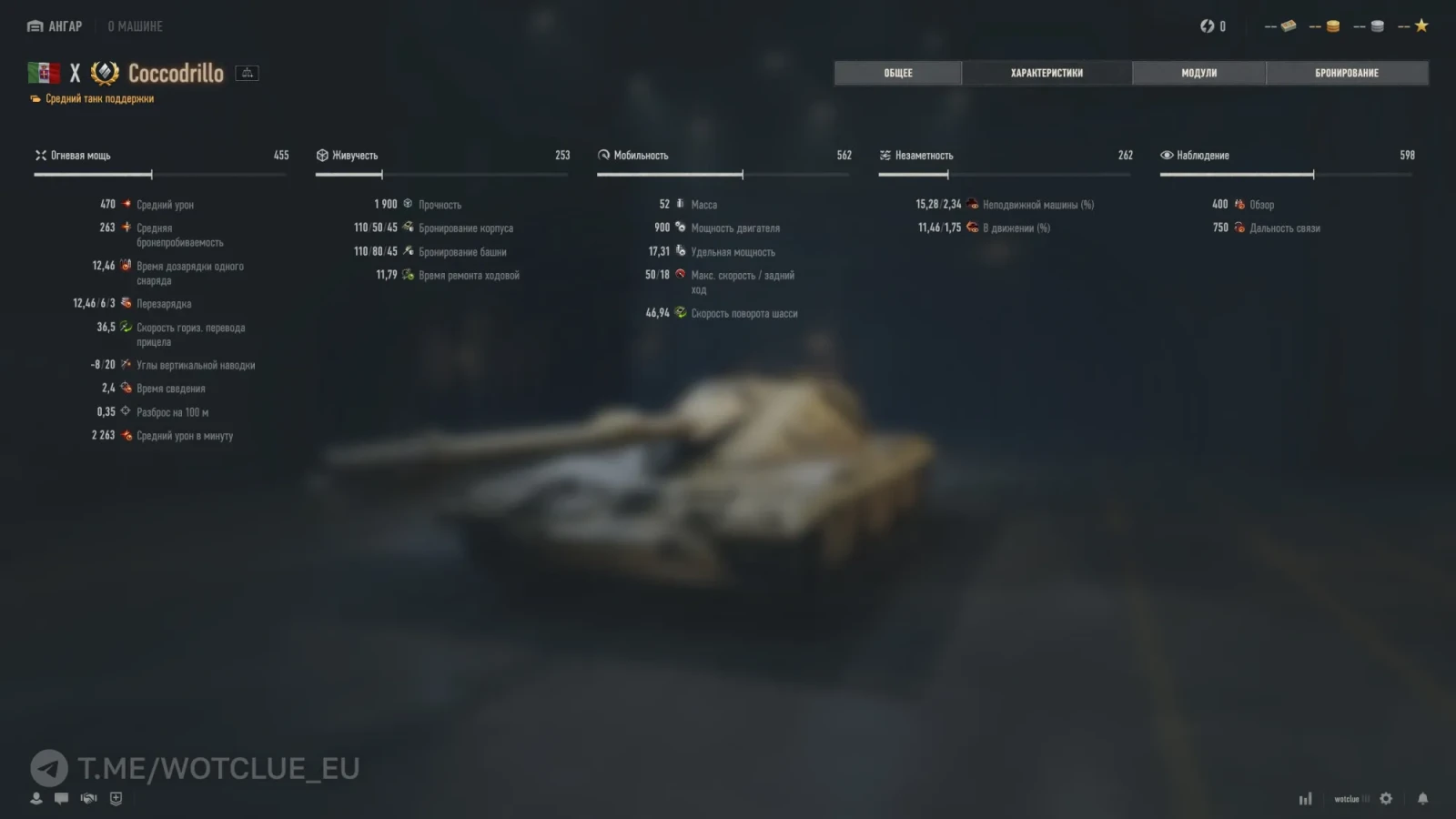Click the silver credits currency icon
Viewport: 1456px width, 819px height.
pos(1377,26)
